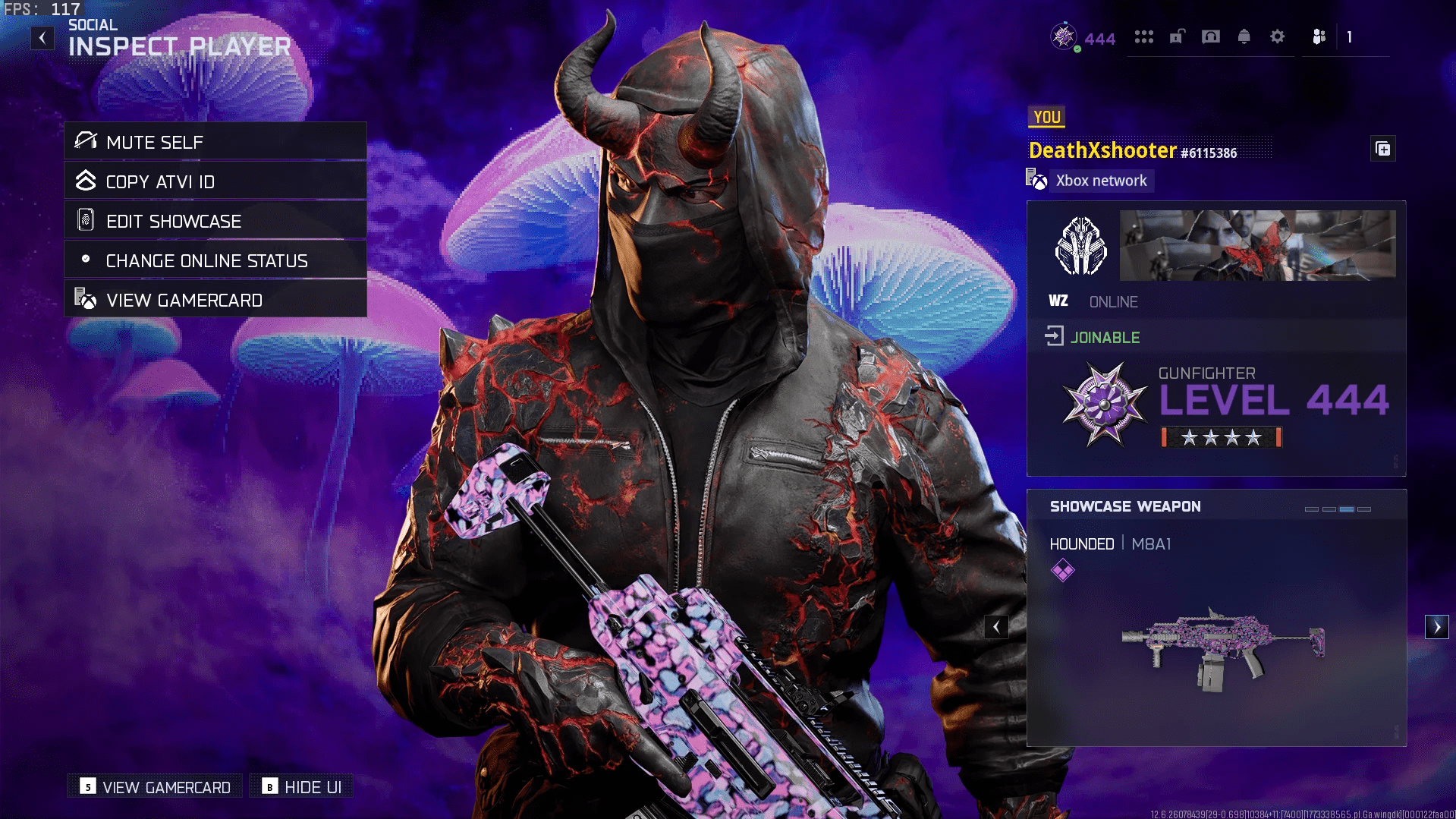Open the in-game Store icon

click(1144, 37)
